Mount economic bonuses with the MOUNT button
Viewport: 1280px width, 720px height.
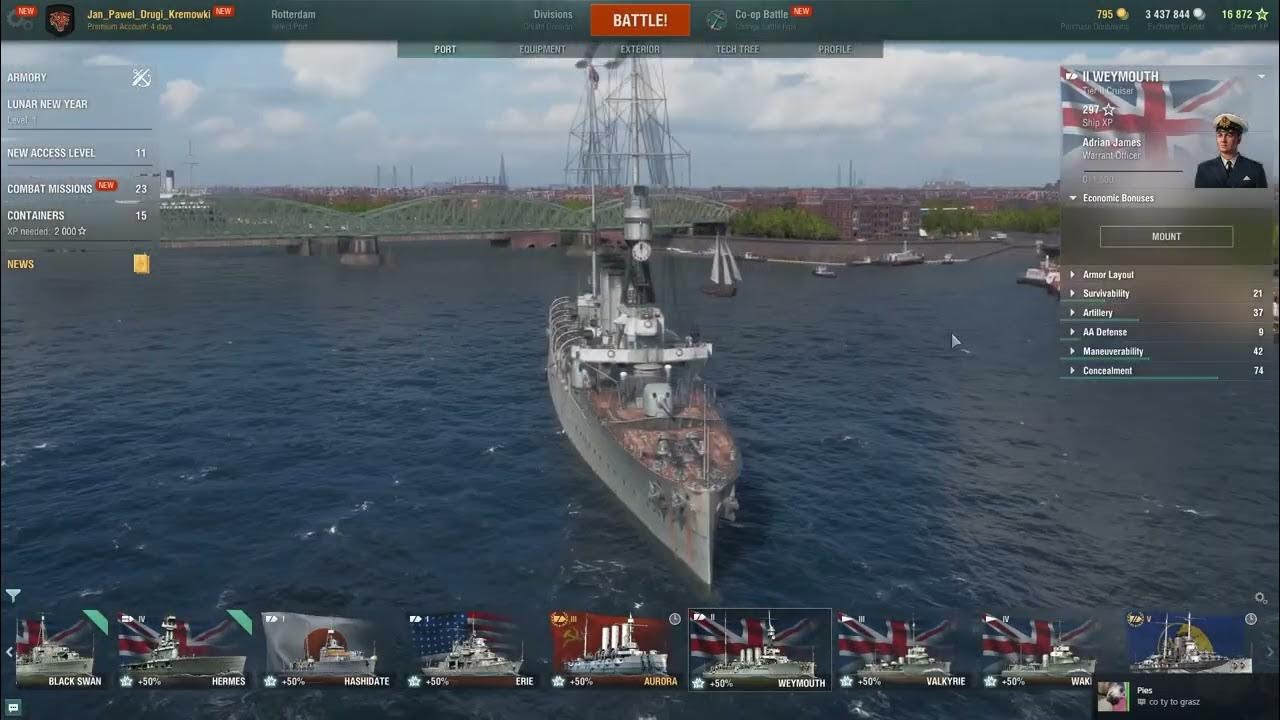click(x=1166, y=237)
